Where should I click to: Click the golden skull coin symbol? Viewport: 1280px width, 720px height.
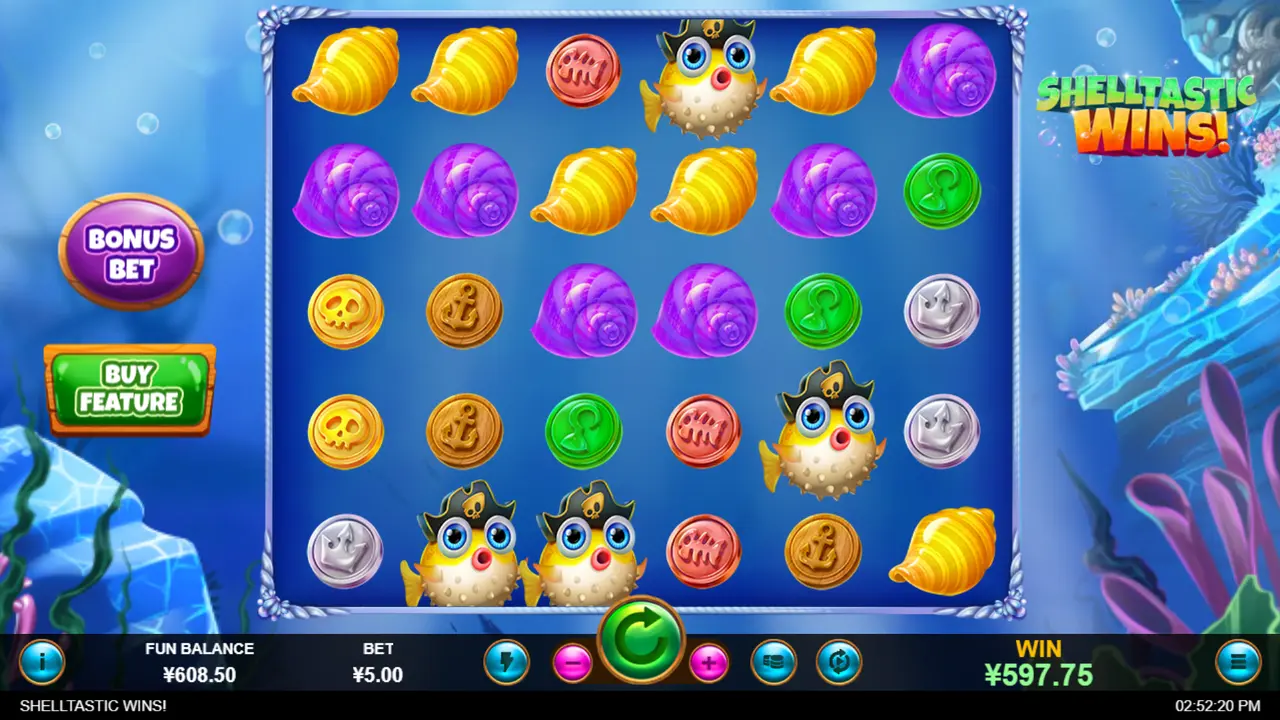tap(345, 311)
